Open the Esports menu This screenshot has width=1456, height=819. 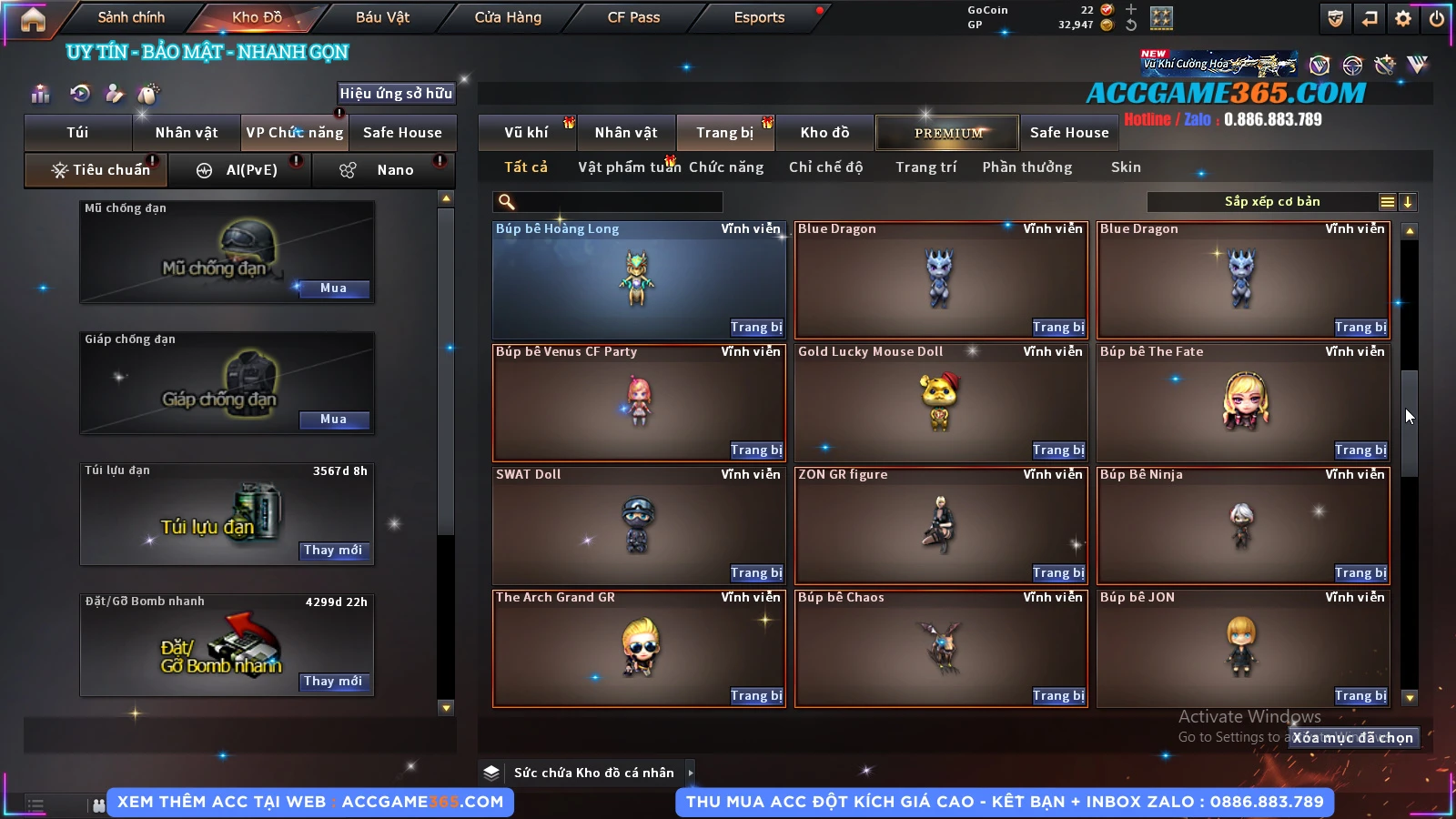click(x=759, y=17)
